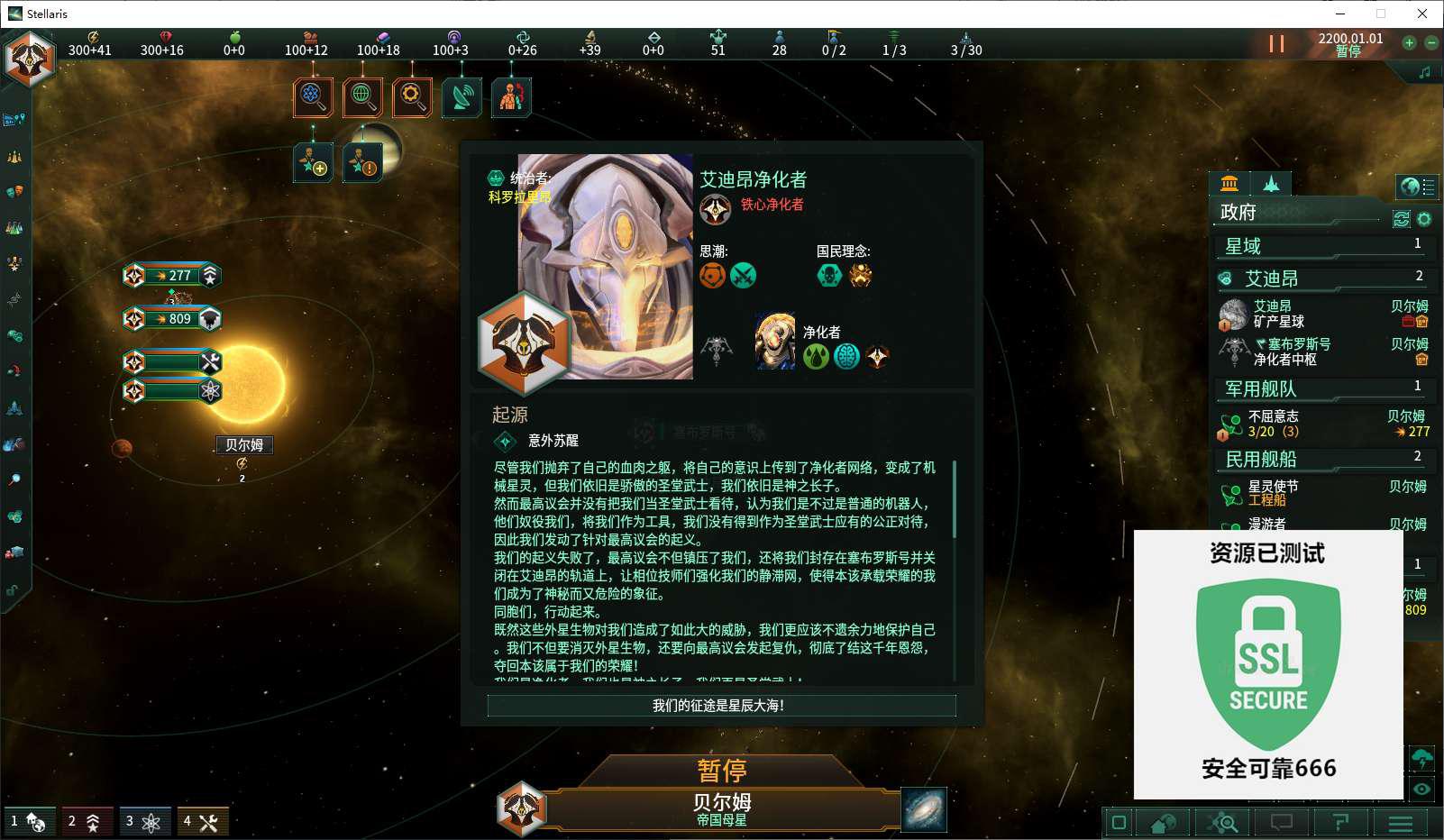Close the Stellaris window
The height and width of the screenshot is (840, 1444).
[1422, 14]
